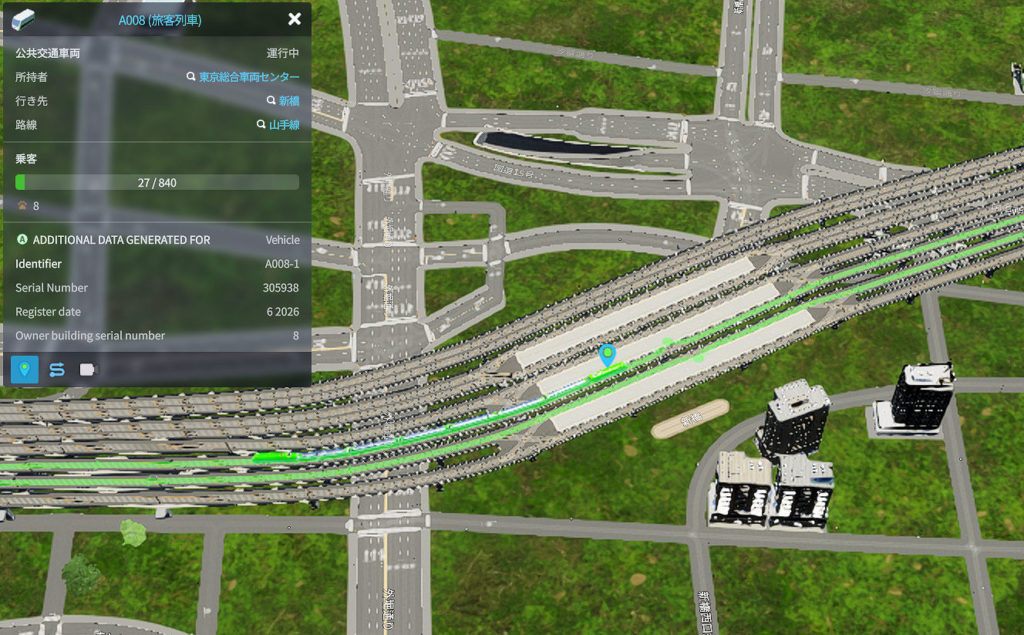Click the route arrows icon button
This screenshot has height=635, width=1024.
point(57,369)
